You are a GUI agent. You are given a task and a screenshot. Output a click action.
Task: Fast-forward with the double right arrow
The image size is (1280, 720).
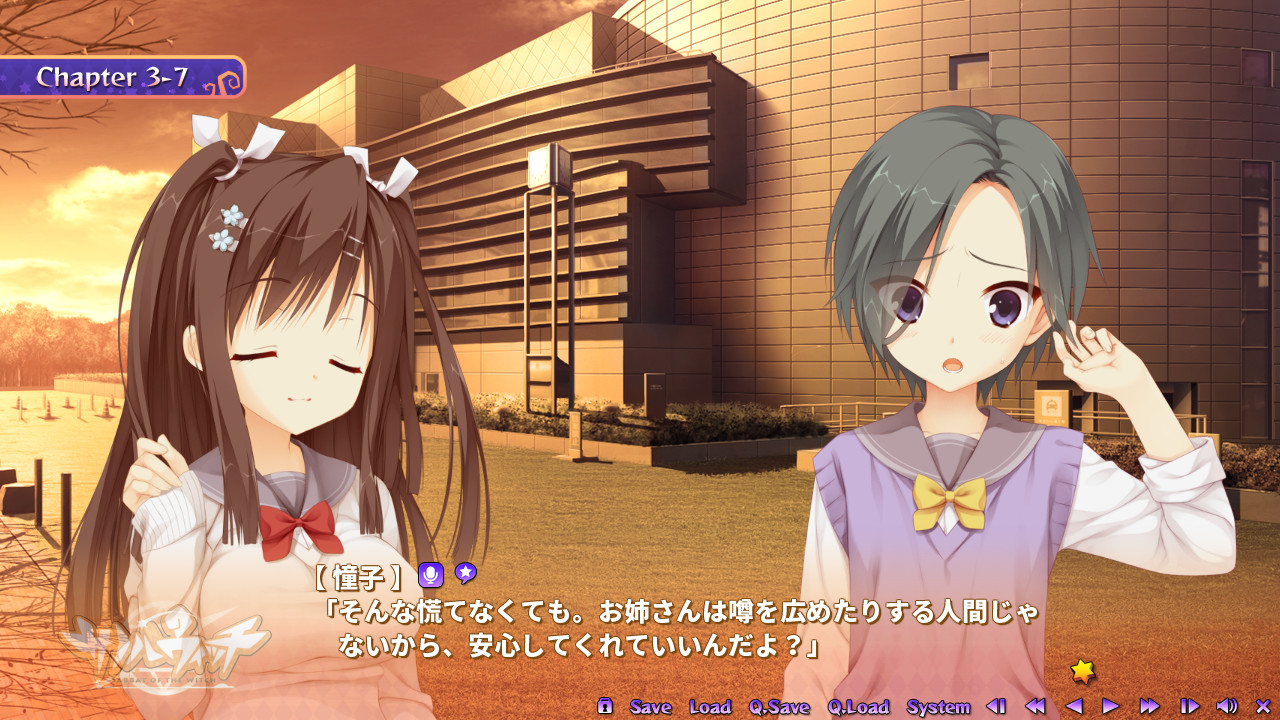coord(1149,706)
